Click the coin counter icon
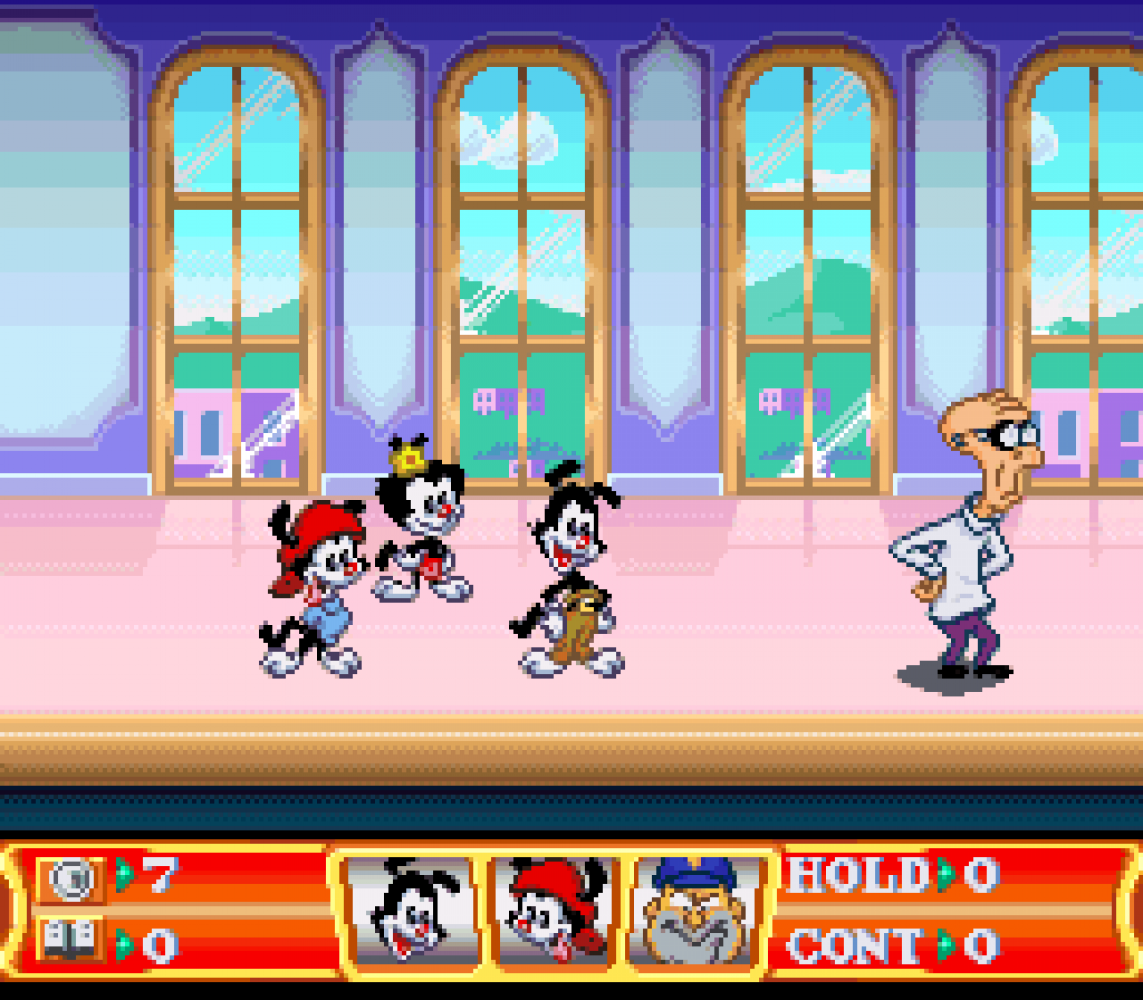 point(72,879)
